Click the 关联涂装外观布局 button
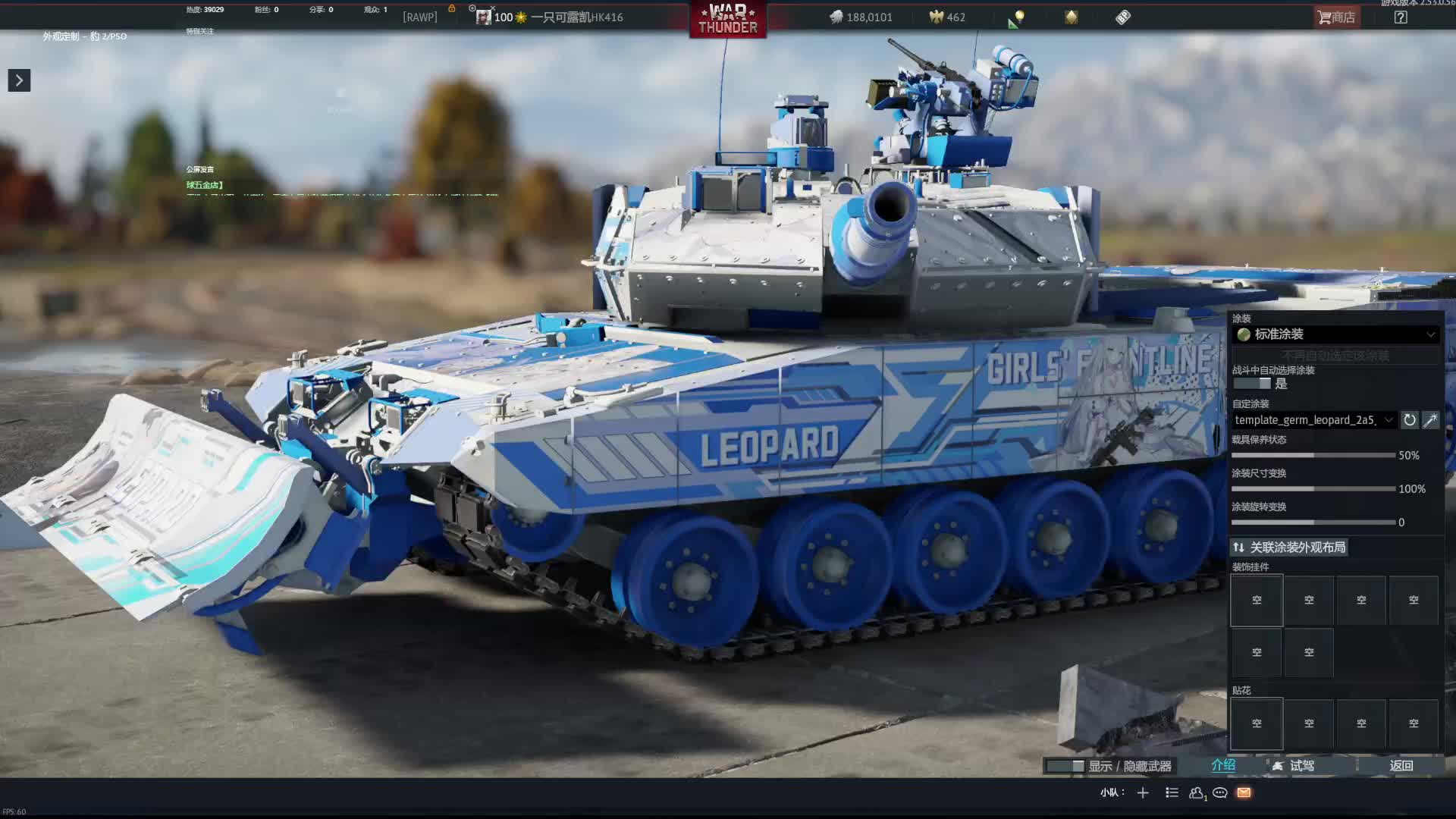Image resolution: width=1456 pixels, height=819 pixels. pyautogui.click(x=1288, y=548)
